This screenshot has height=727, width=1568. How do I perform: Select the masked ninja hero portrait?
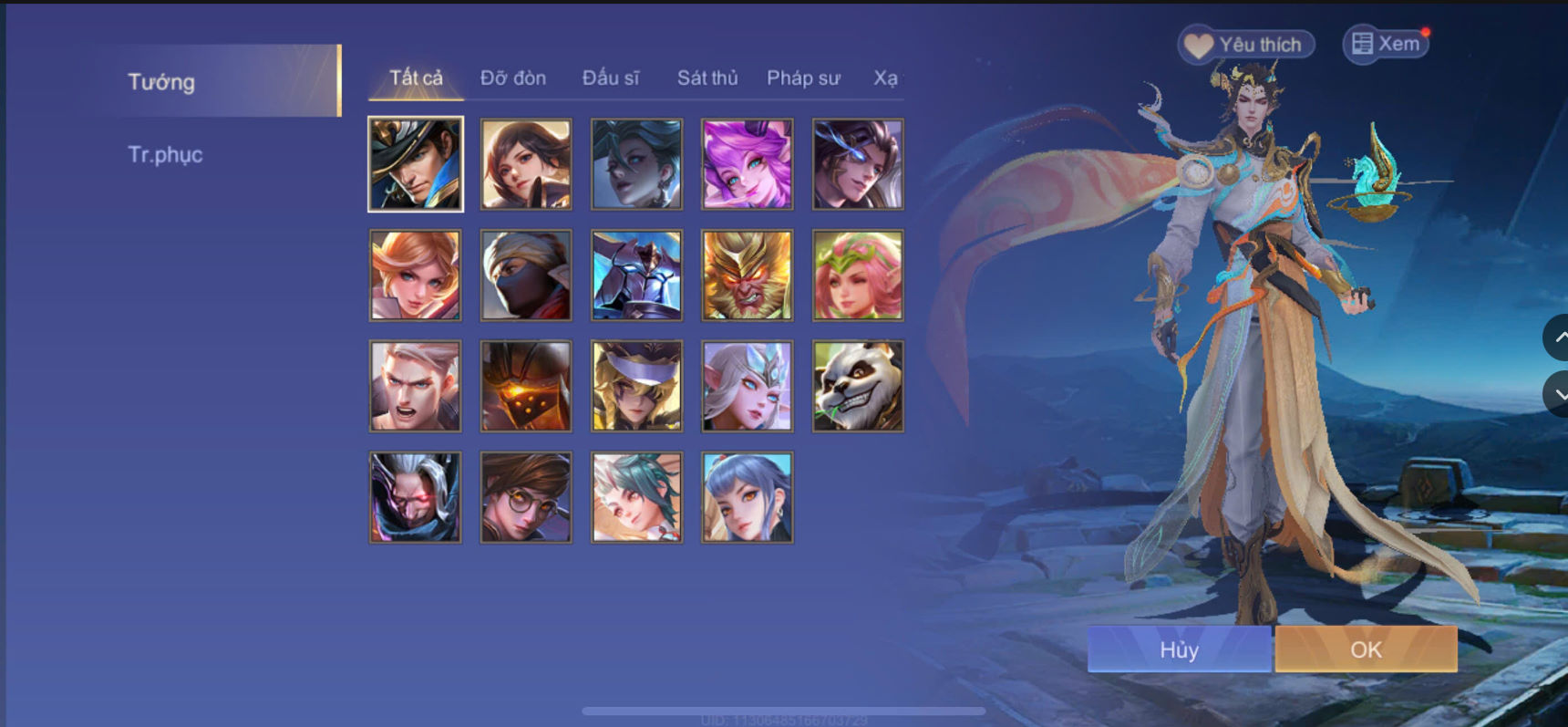(x=526, y=275)
